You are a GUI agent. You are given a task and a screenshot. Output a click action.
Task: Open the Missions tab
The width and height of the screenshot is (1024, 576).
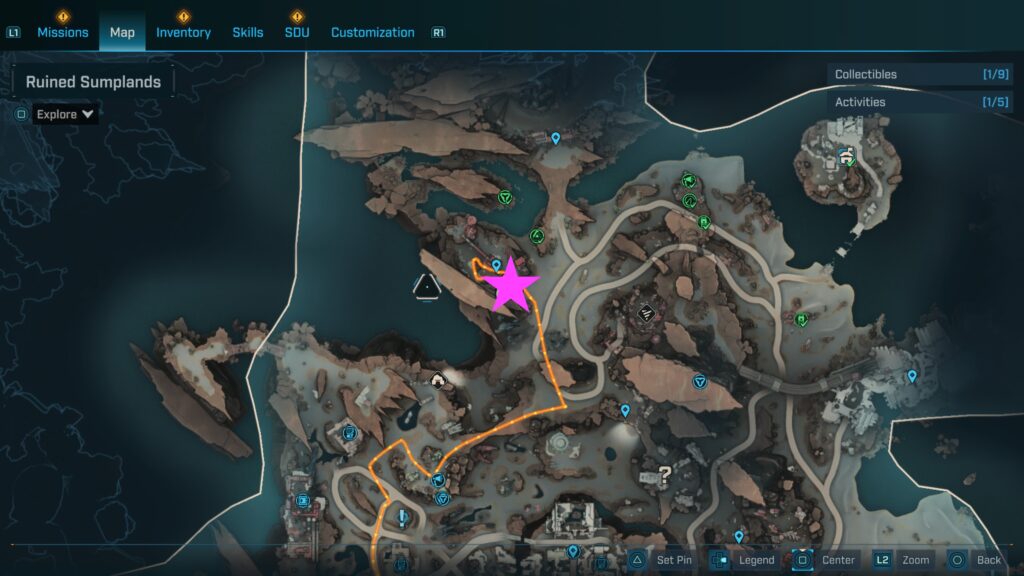[x=63, y=32]
